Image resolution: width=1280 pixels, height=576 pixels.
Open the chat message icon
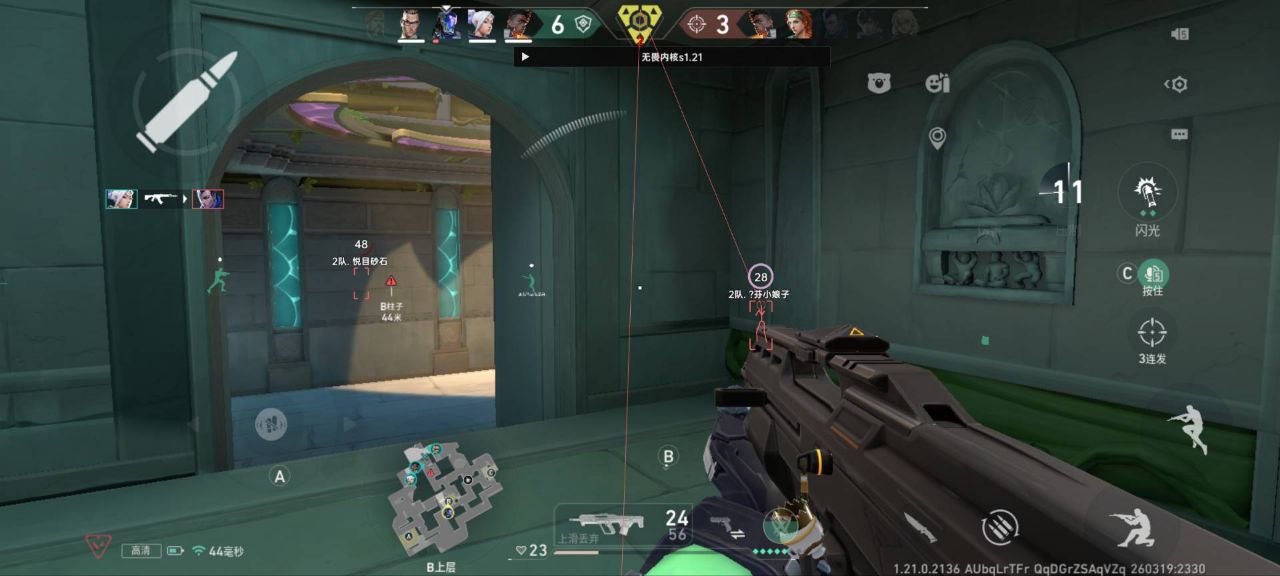point(1179,134)
